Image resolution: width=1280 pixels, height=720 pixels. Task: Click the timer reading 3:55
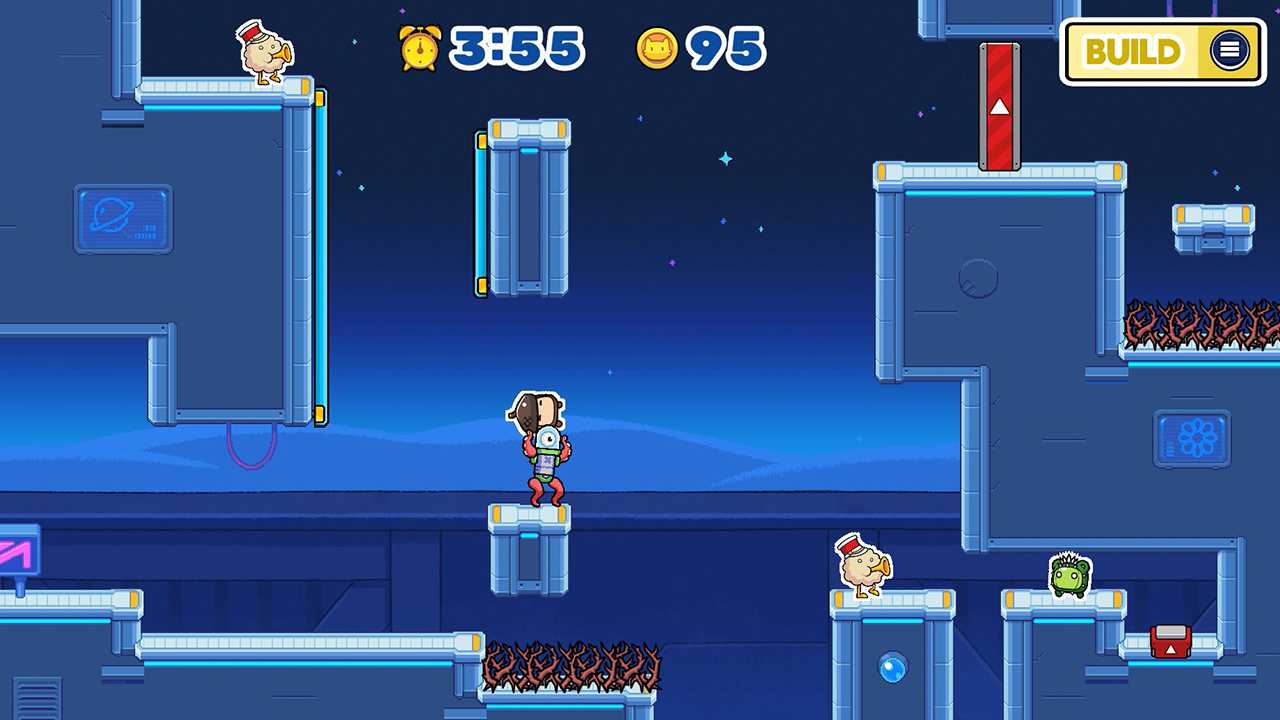[516, 47]
